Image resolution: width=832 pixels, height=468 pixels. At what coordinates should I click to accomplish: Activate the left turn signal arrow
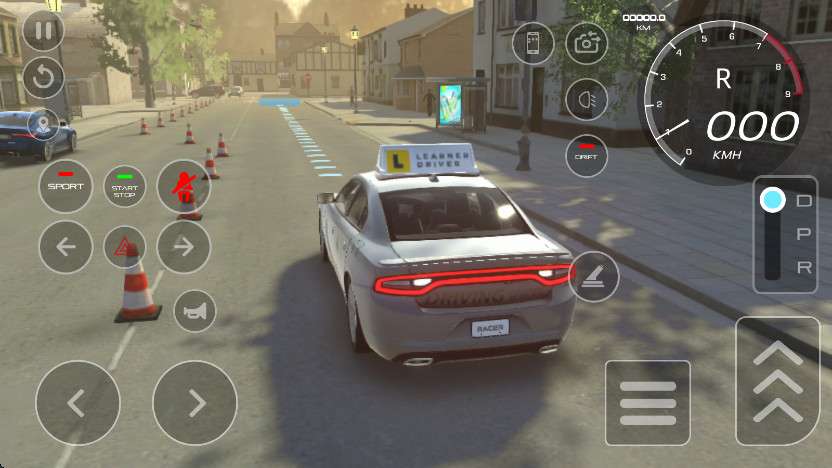66,247
